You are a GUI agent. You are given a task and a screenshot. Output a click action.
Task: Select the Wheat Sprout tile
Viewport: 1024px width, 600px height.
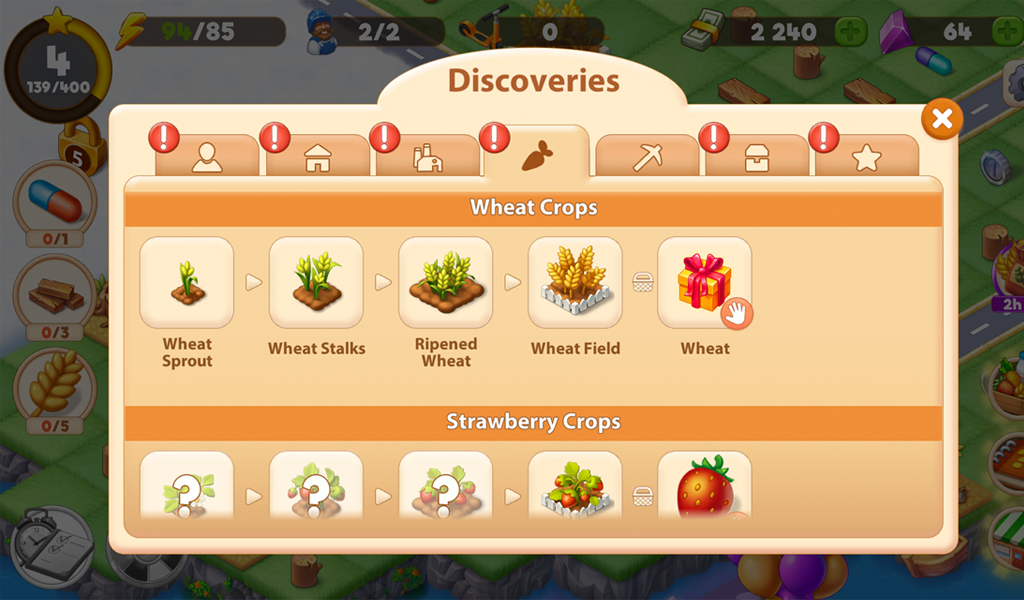(x=187, y=283)
